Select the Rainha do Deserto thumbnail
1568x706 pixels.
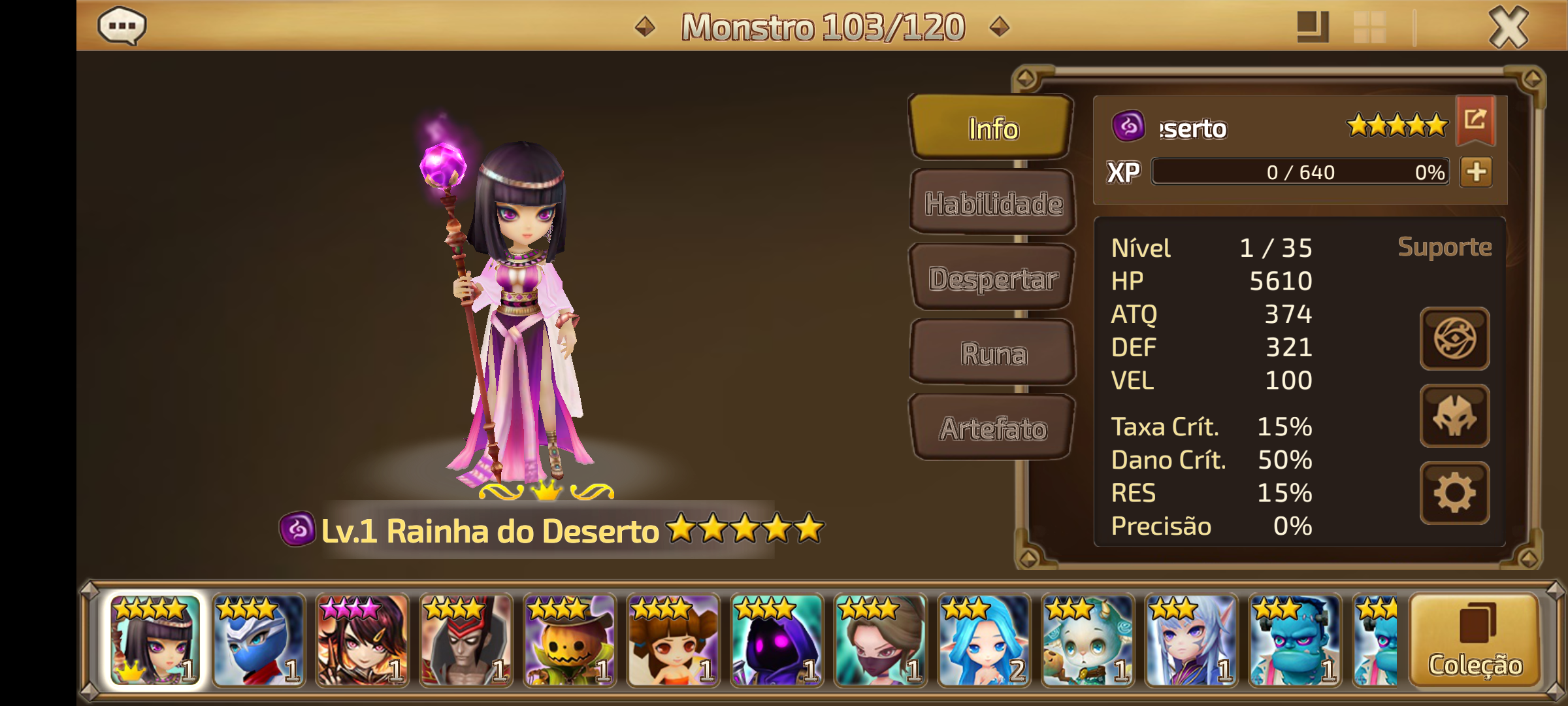pyautogui.click(x=155, y=641)
